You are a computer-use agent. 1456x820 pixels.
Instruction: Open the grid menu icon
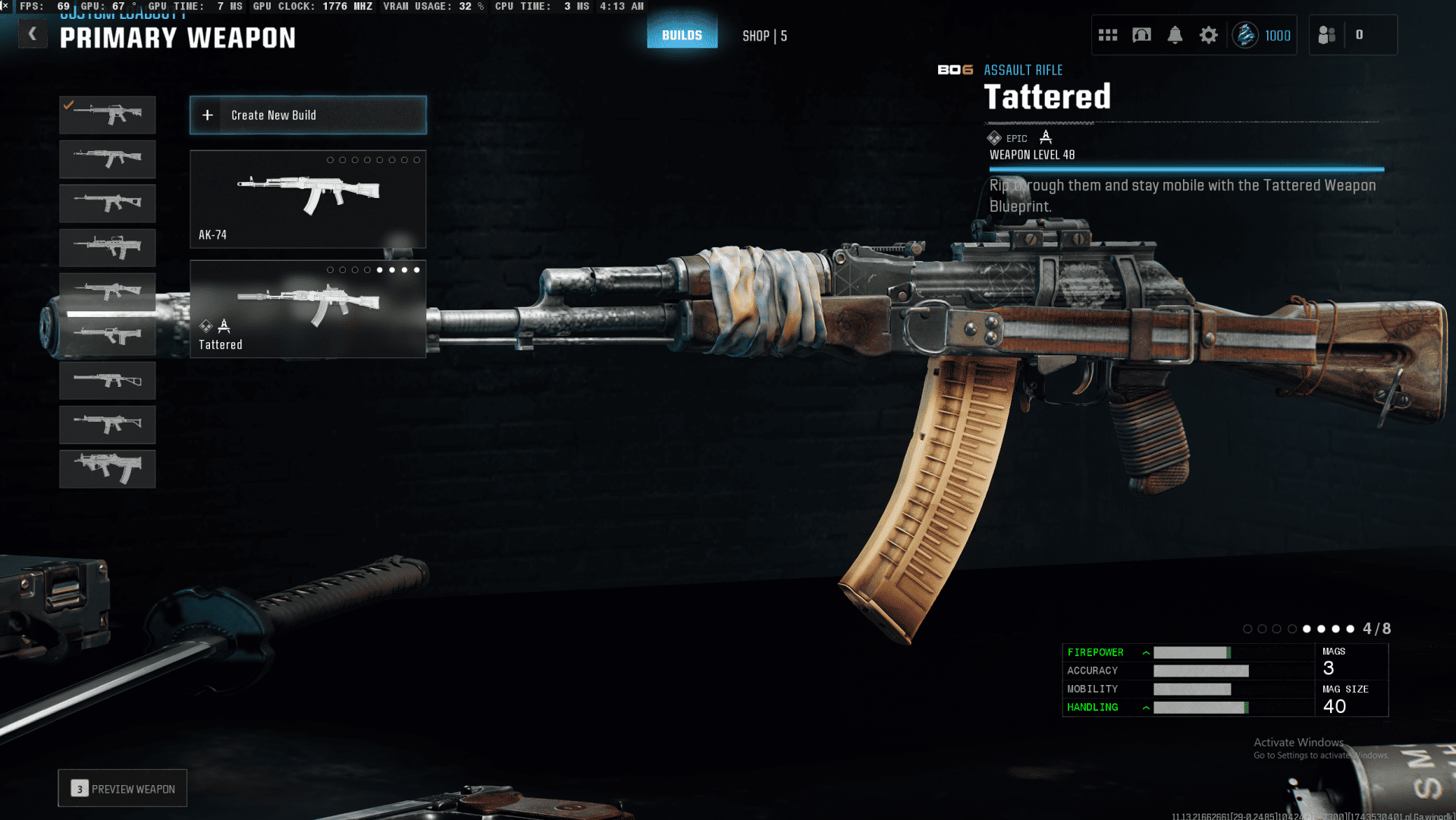pos(1108,35)
